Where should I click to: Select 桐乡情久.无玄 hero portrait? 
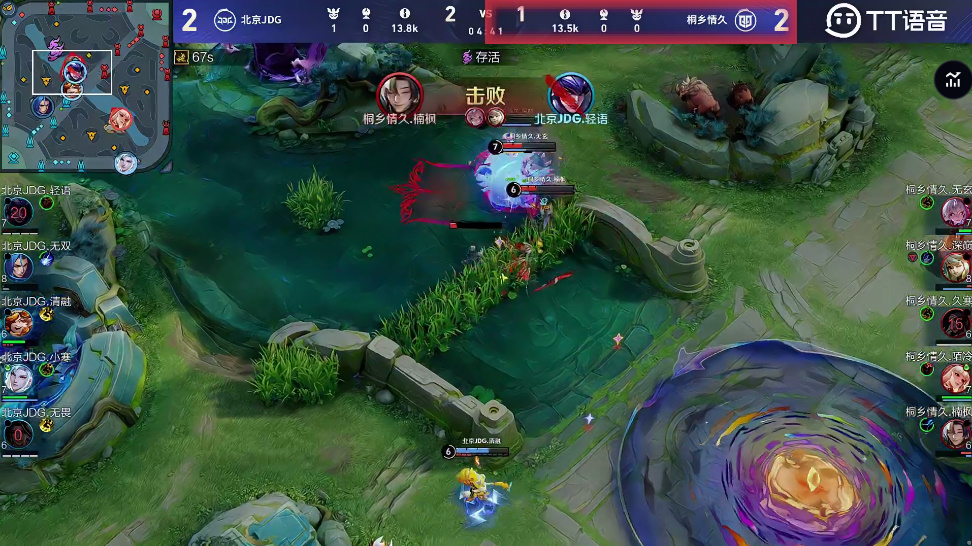[954, 212]
